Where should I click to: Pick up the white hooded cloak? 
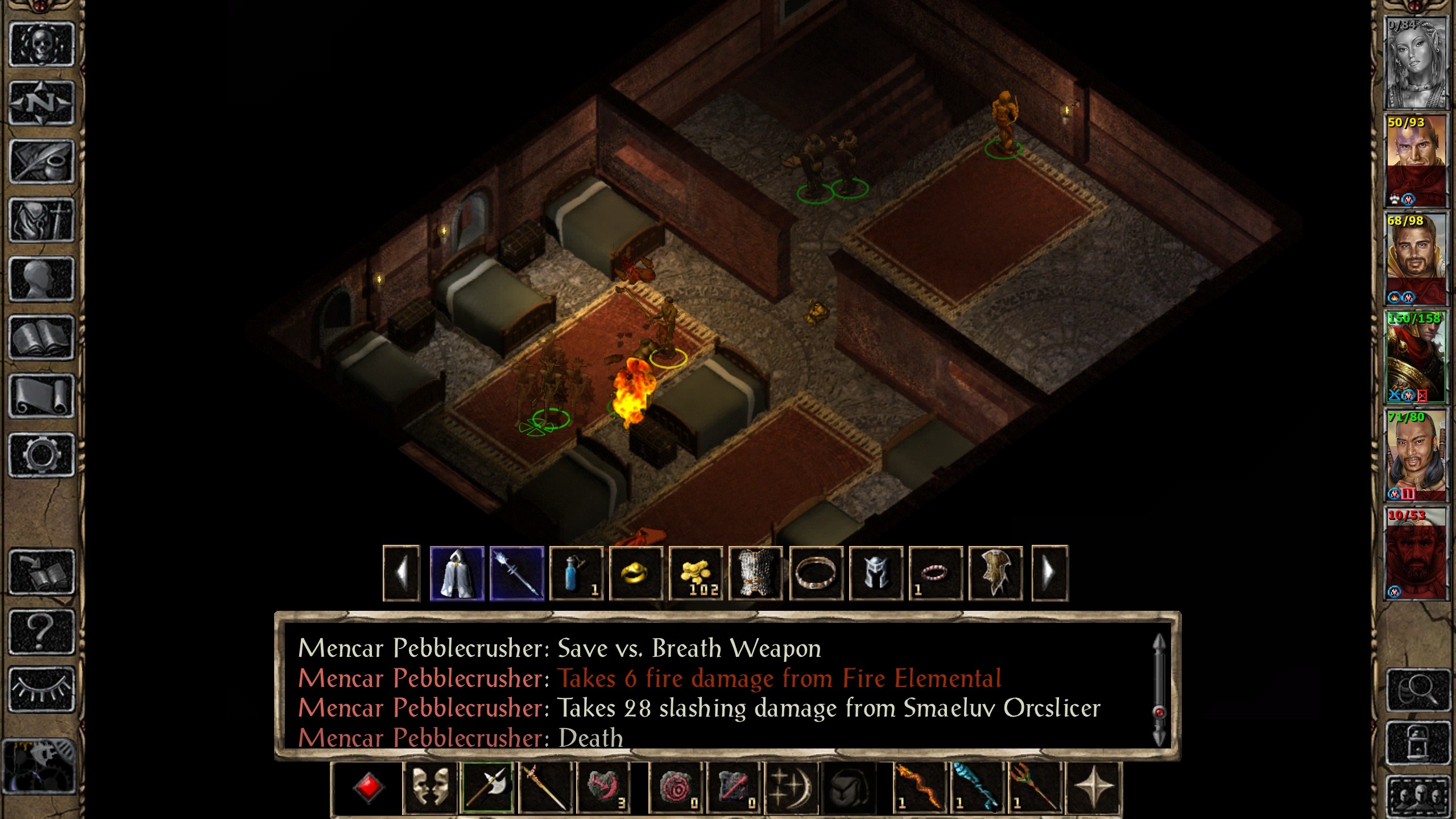[457, 573]
